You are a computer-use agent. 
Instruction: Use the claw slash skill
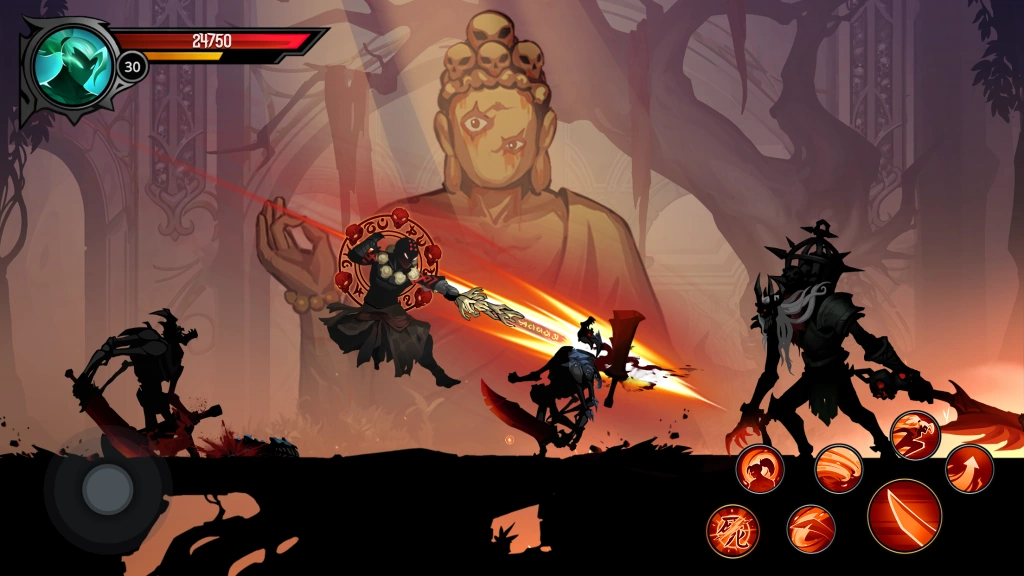[811, 528]
